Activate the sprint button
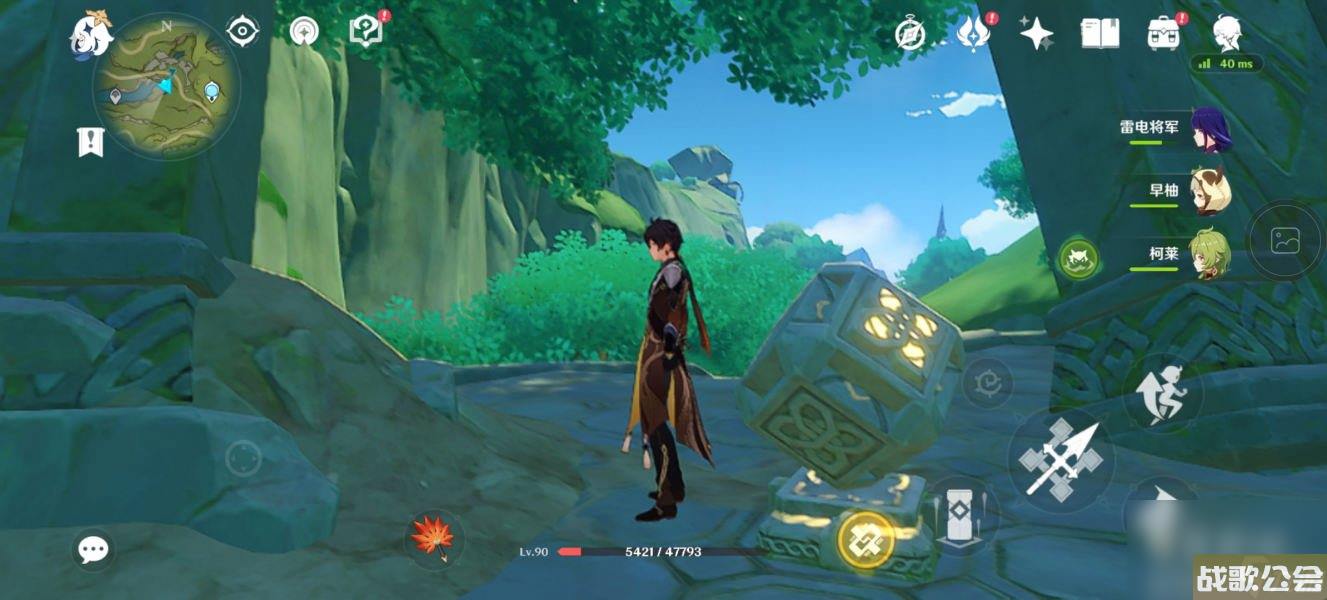 click(x=1163, y=392)
